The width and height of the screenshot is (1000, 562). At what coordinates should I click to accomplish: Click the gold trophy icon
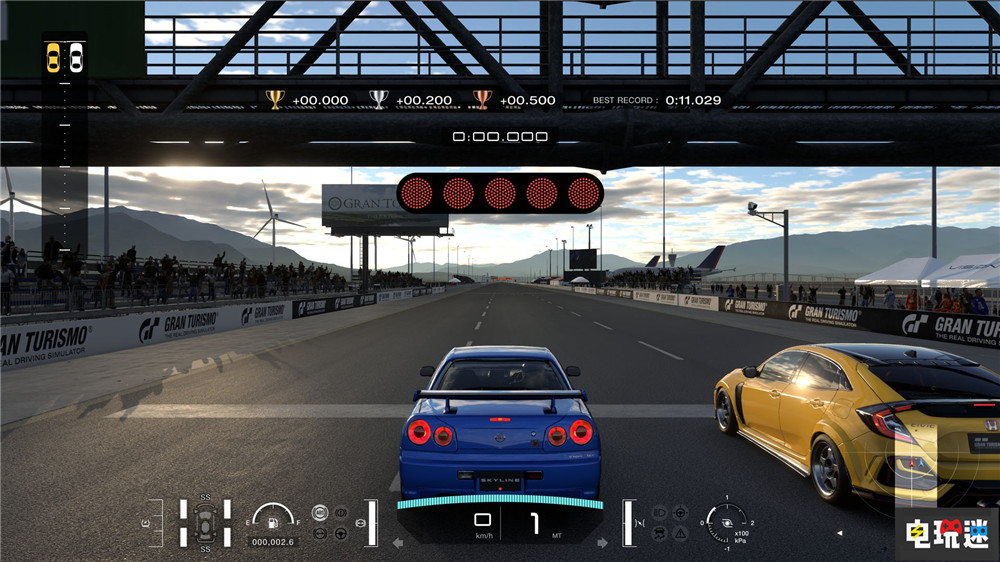click(275, 99)
